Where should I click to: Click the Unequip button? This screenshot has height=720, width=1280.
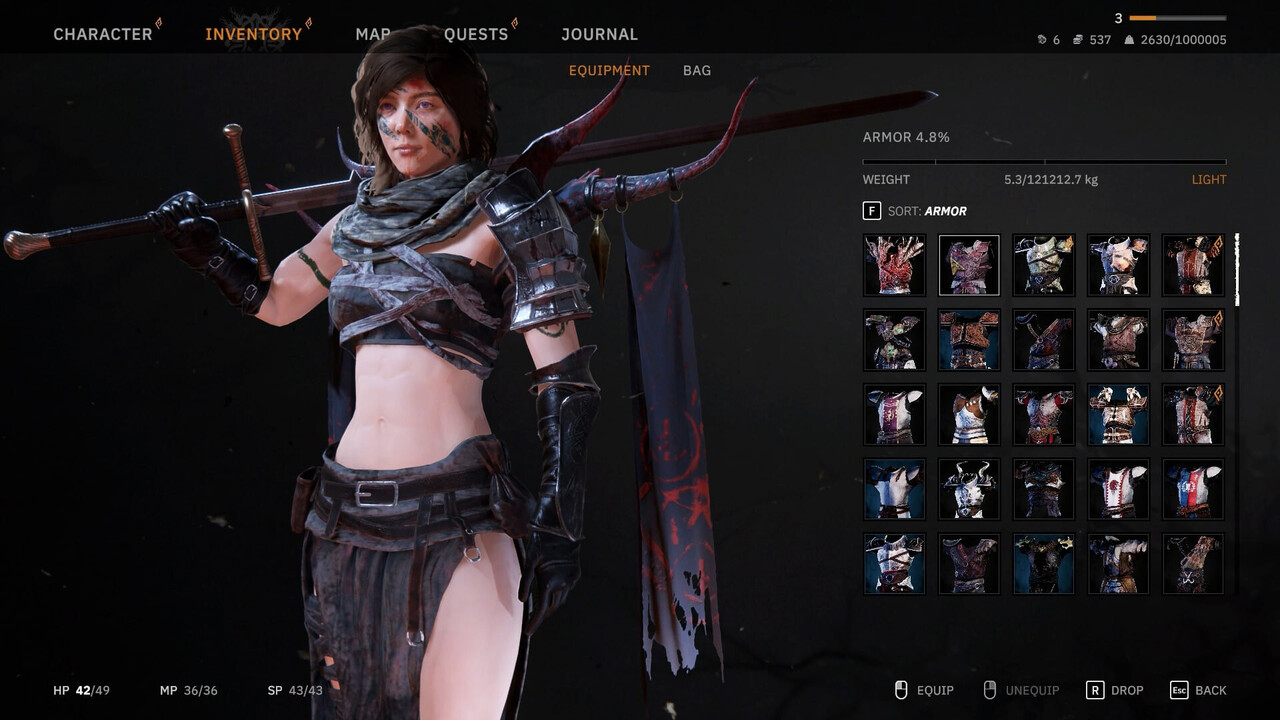point(1021,690)
